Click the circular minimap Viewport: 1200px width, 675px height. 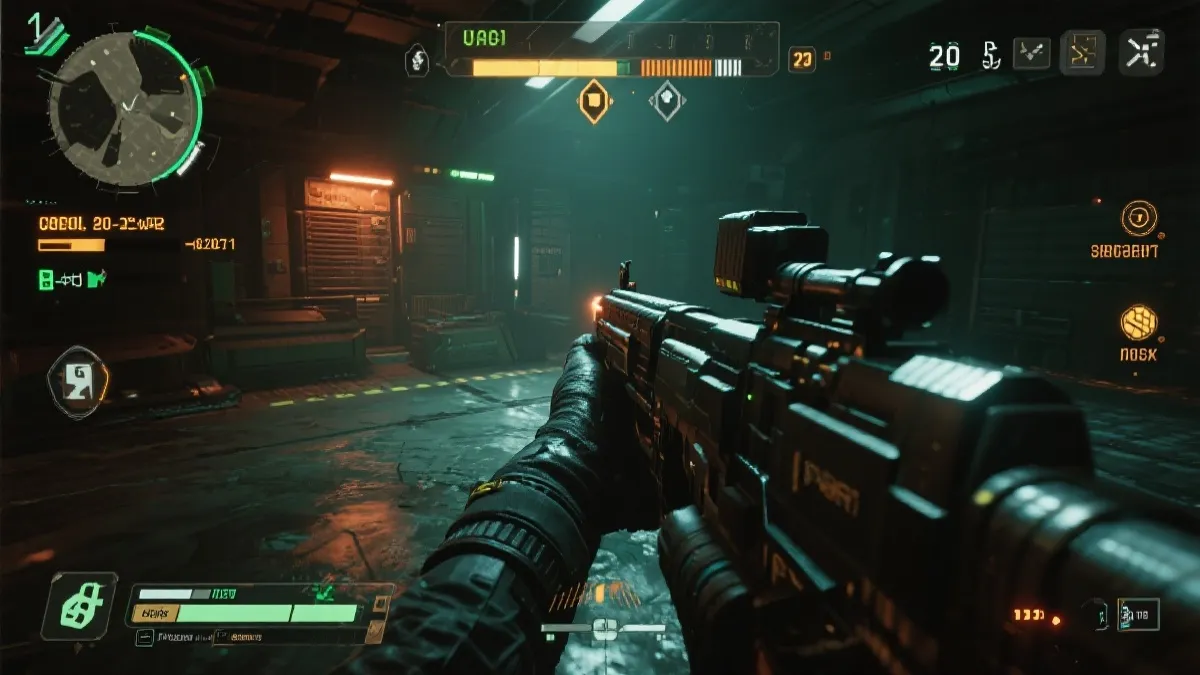[124, 108]
